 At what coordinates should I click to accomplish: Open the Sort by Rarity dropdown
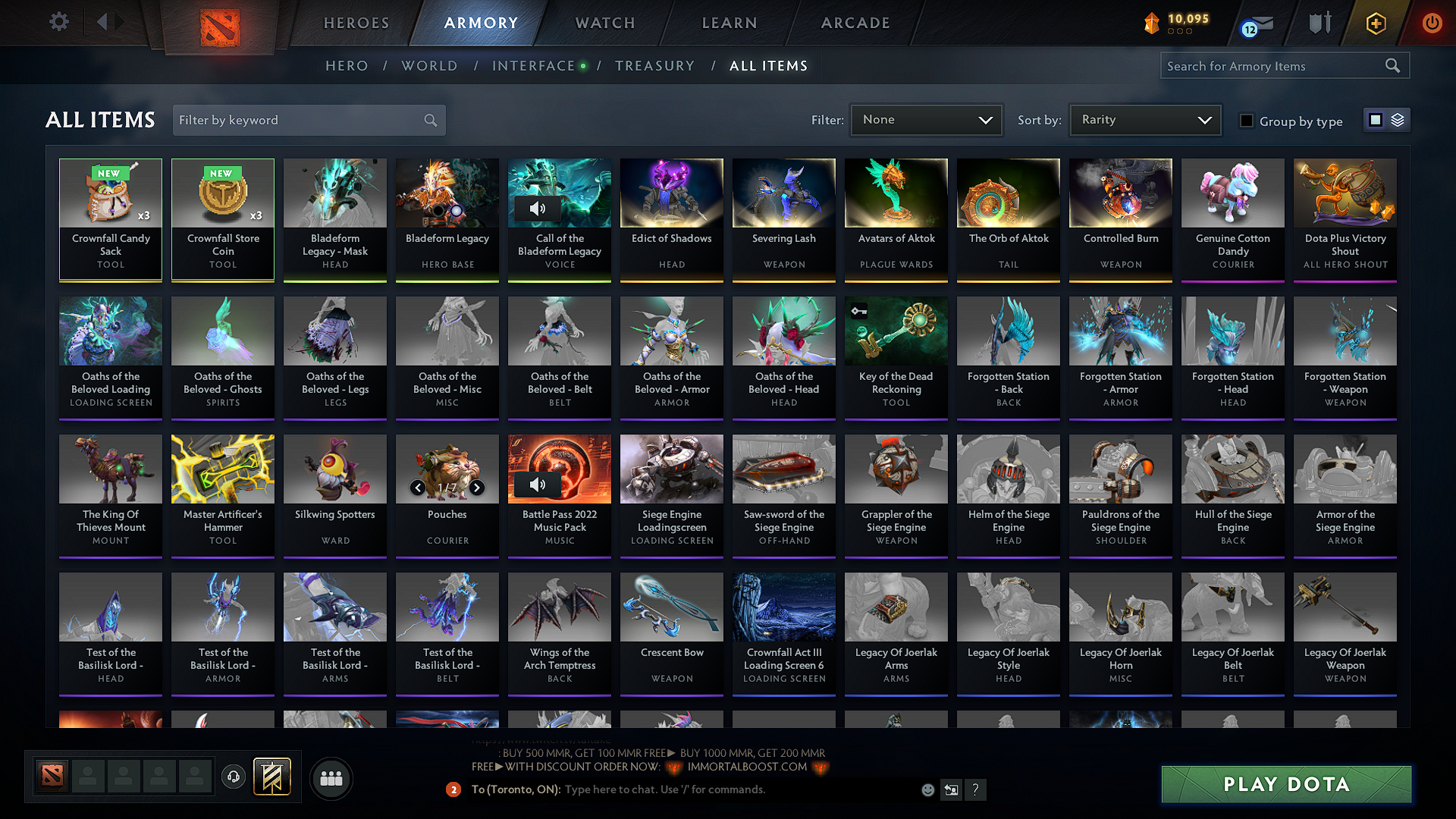pyautogui.click(x=1144, y=120)
